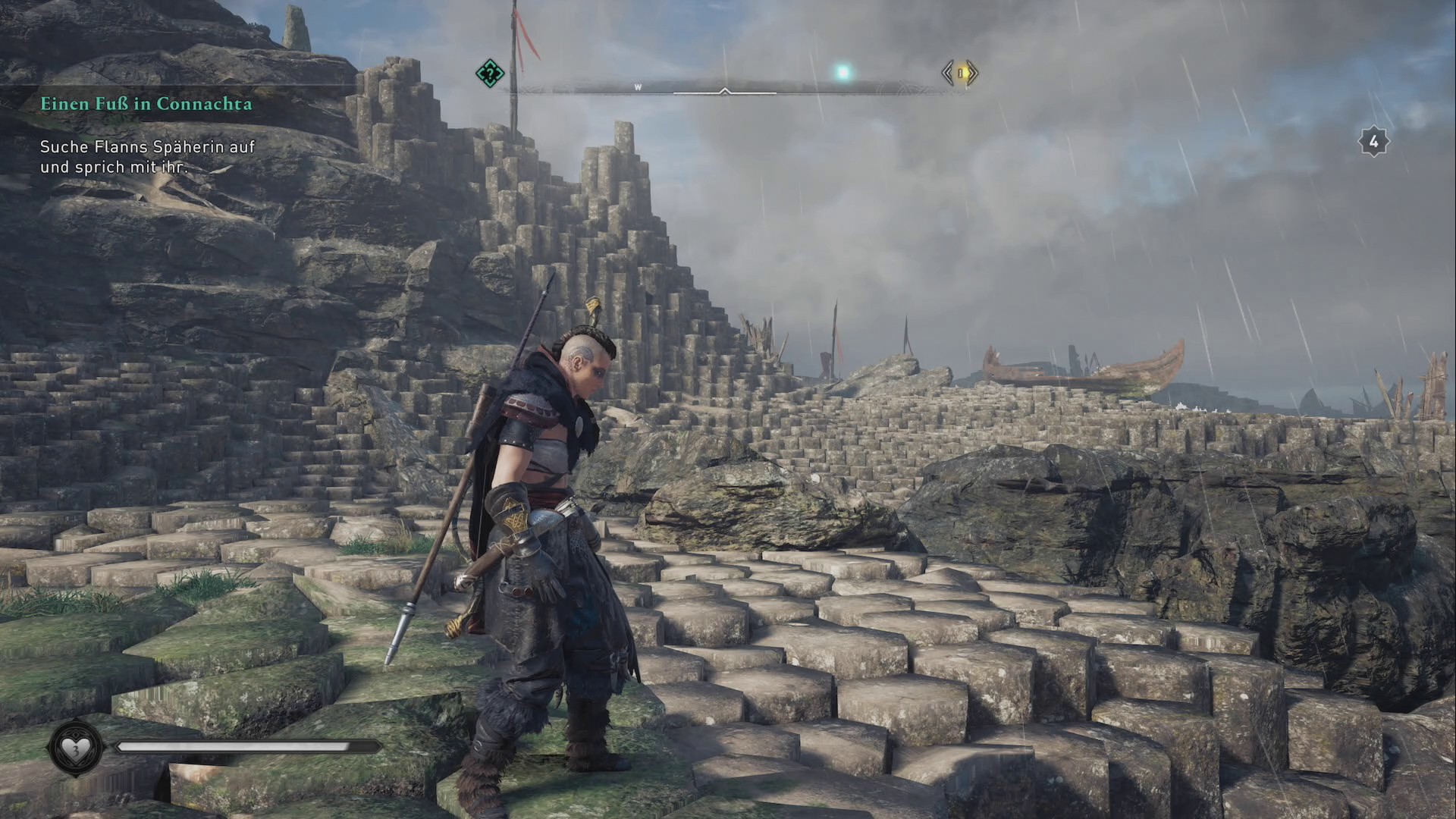Use the heart ration icon

[75, 749]
